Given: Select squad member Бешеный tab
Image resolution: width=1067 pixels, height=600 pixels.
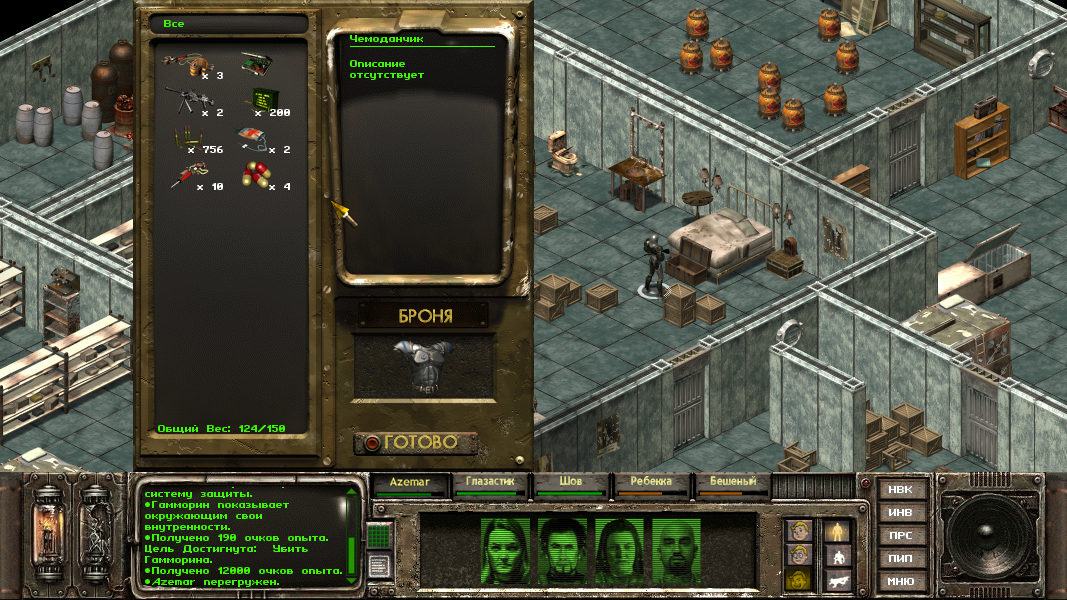Looking at the screenshot, I should [732, 482].
